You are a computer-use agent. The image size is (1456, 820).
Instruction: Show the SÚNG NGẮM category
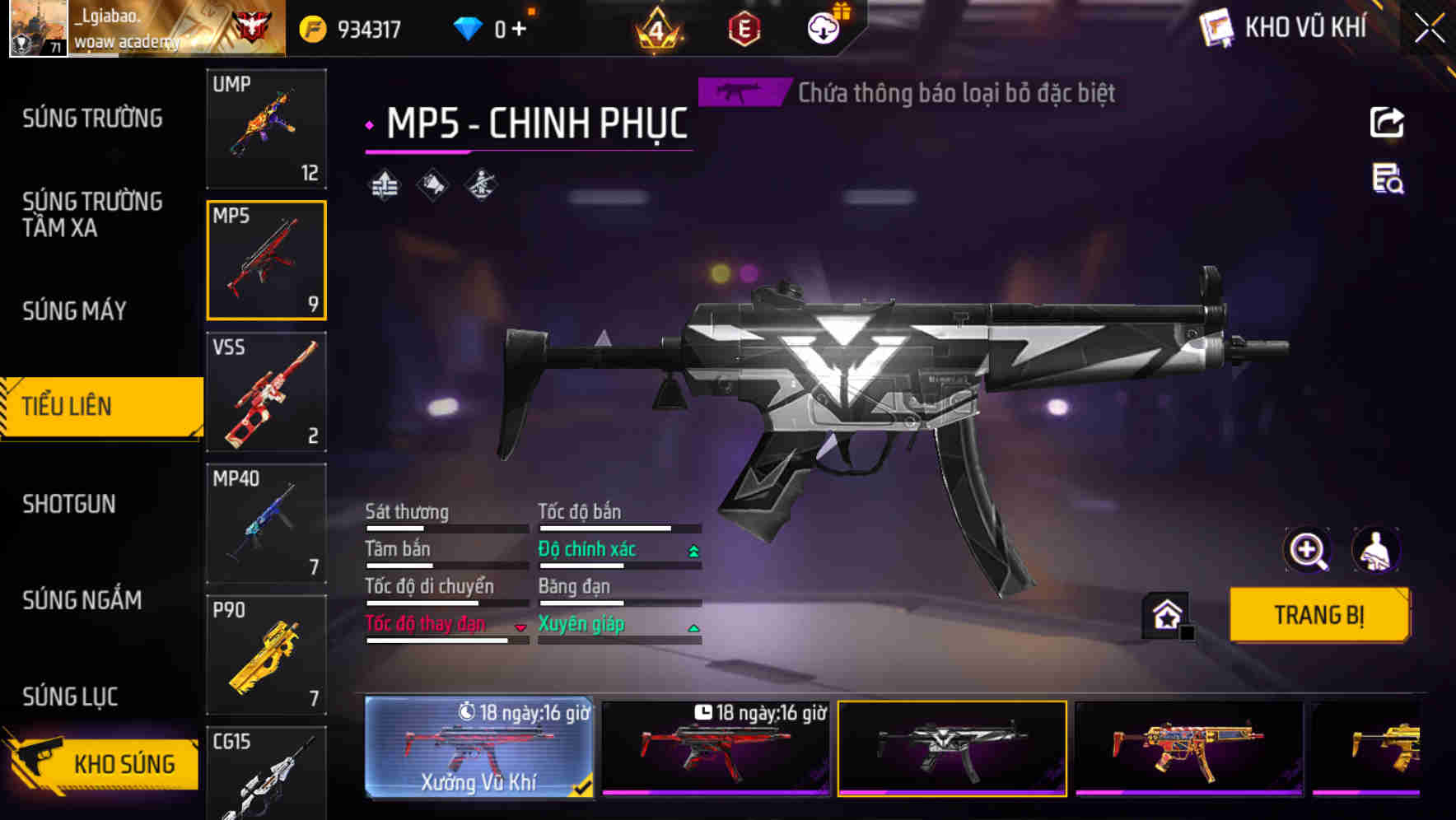click(x=82, y=600)
